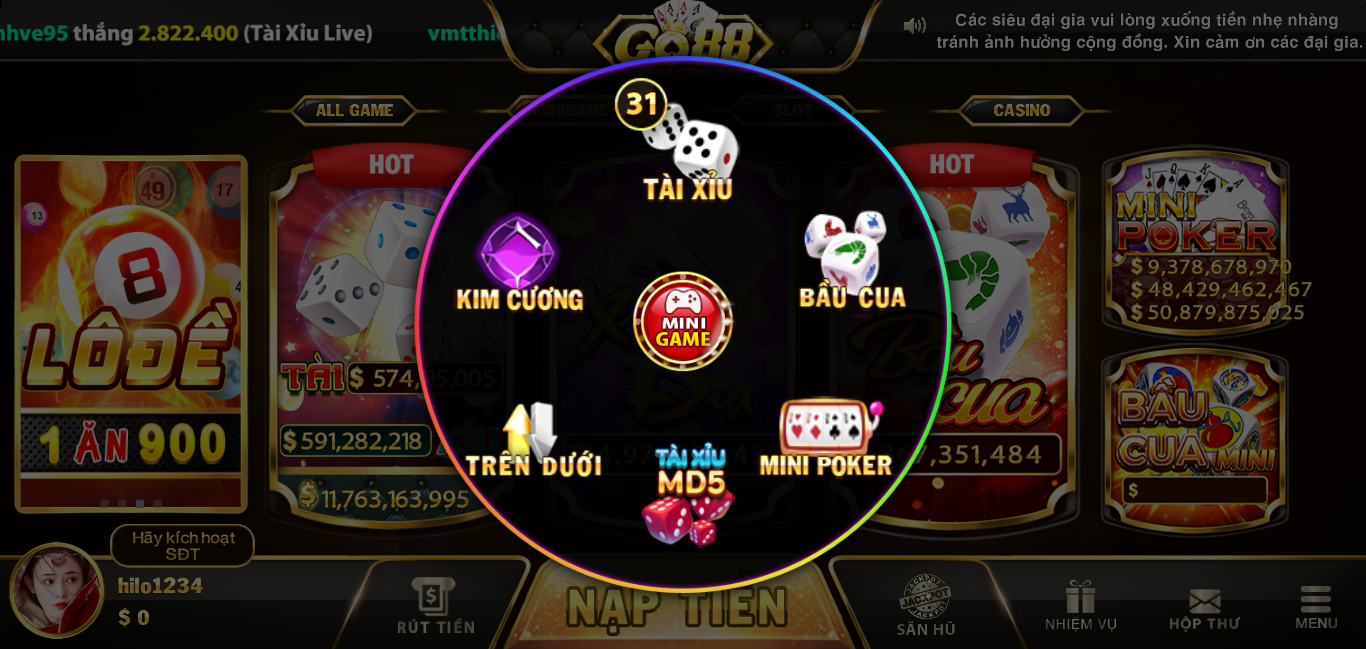The height and width of the screenshot is (649, 1366).
Task: Toggle the sound speaker icon
Action: click(914, 26)
